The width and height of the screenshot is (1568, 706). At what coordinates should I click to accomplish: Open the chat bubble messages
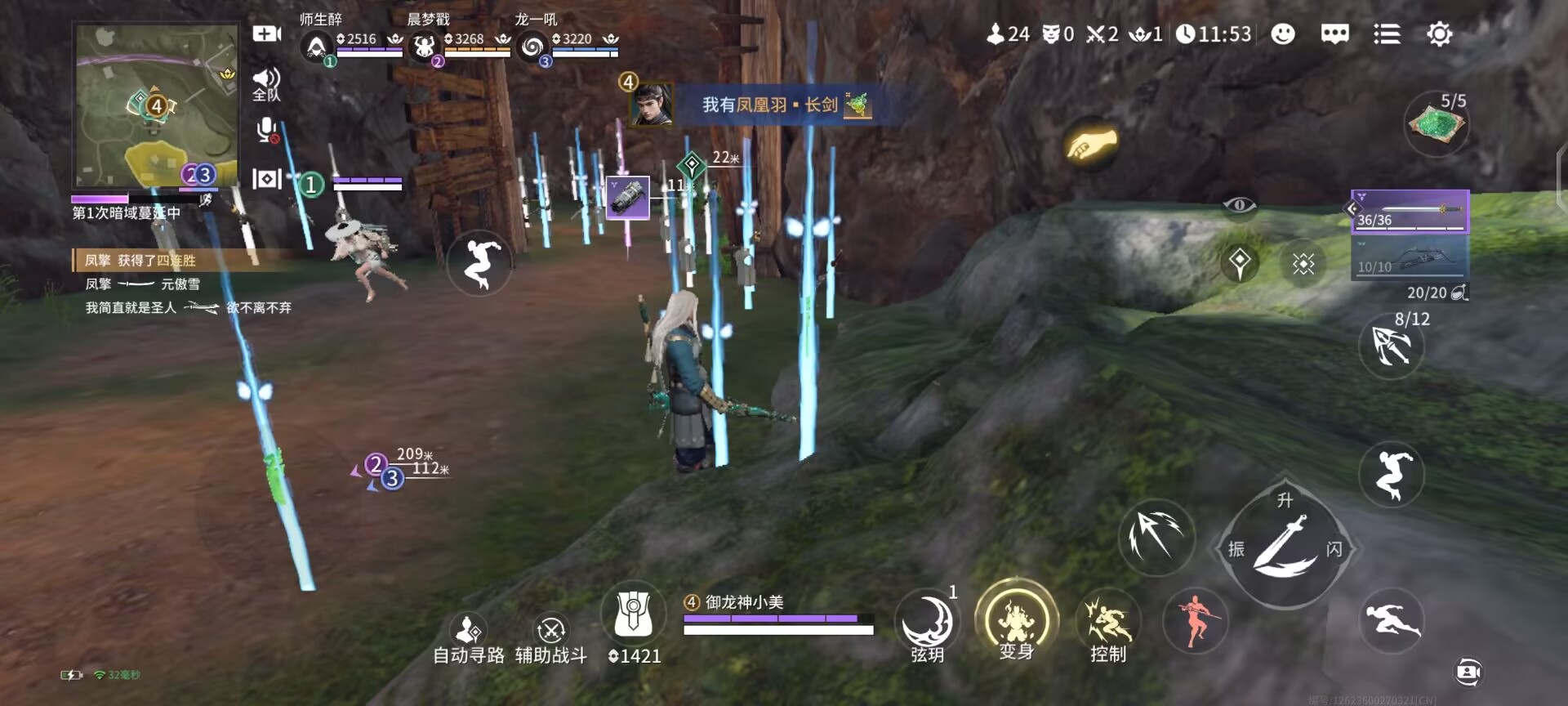click(x=1334, y=34)
